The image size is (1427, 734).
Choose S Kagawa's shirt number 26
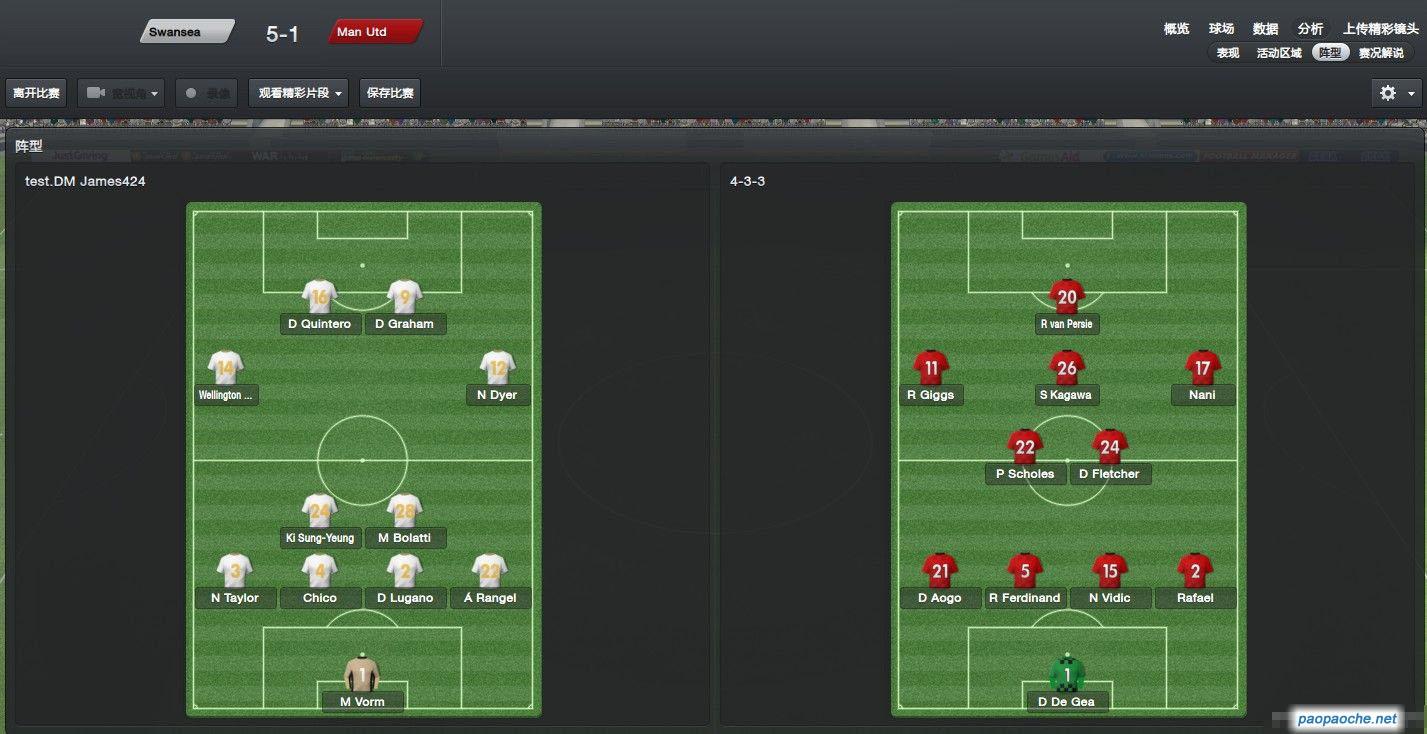(1067, 368)
